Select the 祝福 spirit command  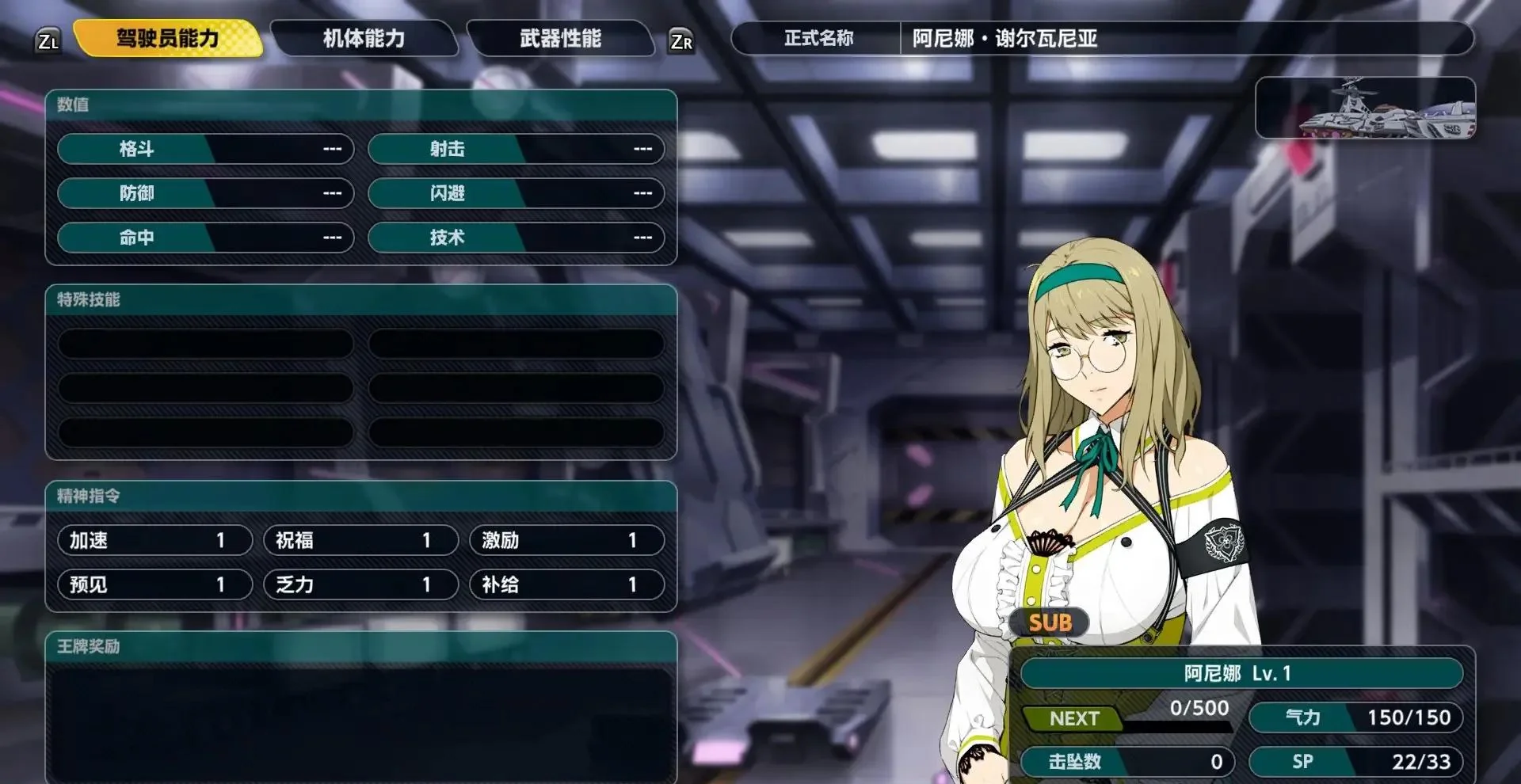point(360,541)
